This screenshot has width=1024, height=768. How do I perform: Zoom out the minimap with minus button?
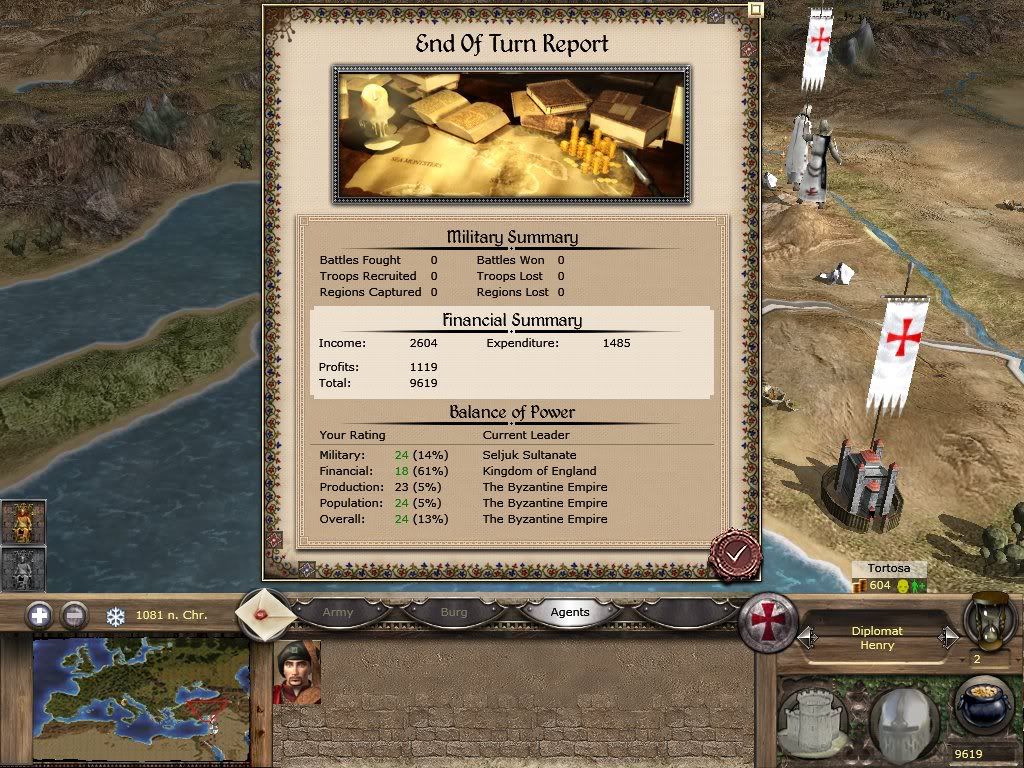coord(74,615)
